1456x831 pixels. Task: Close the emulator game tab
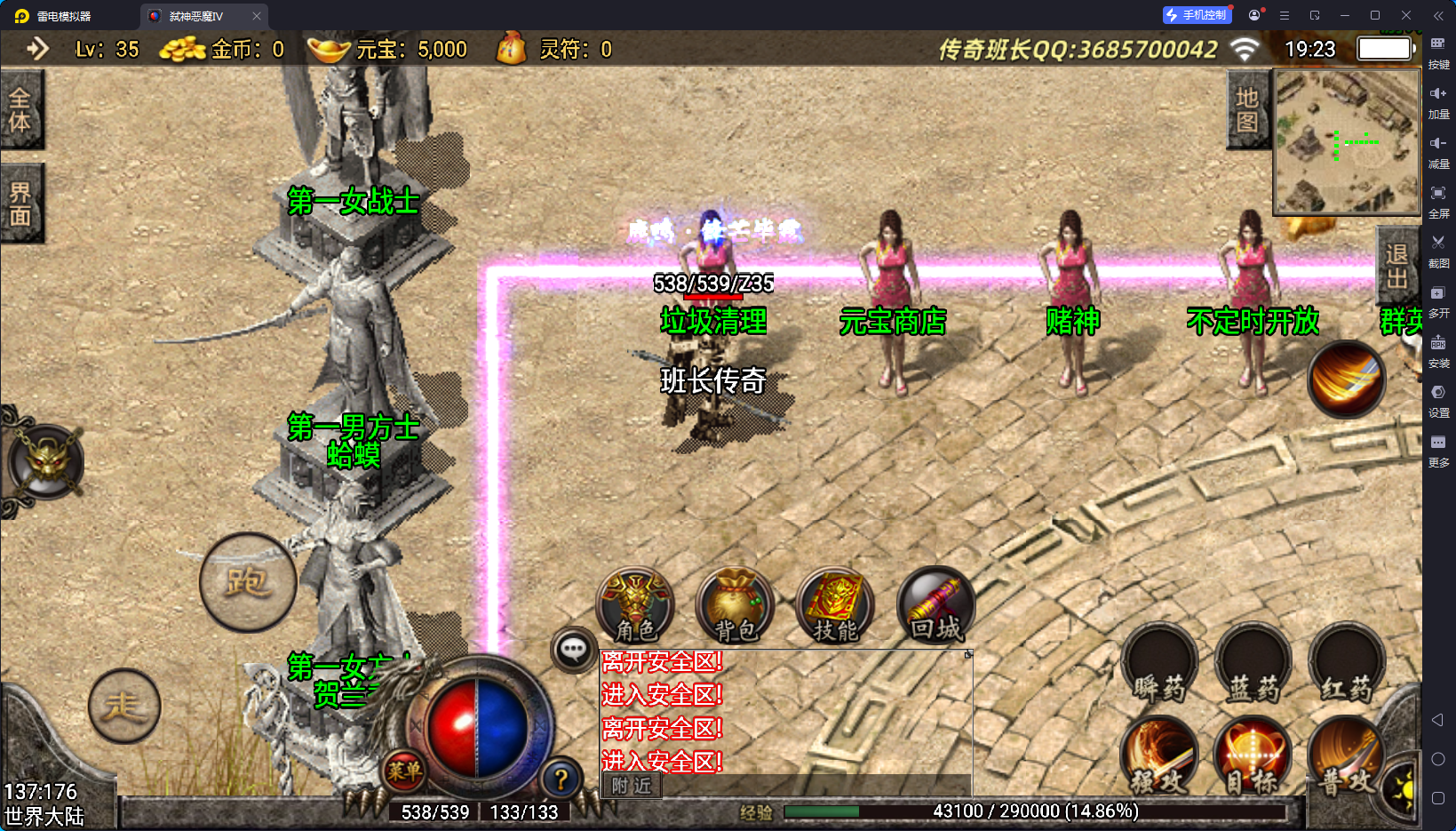(257, 16)
